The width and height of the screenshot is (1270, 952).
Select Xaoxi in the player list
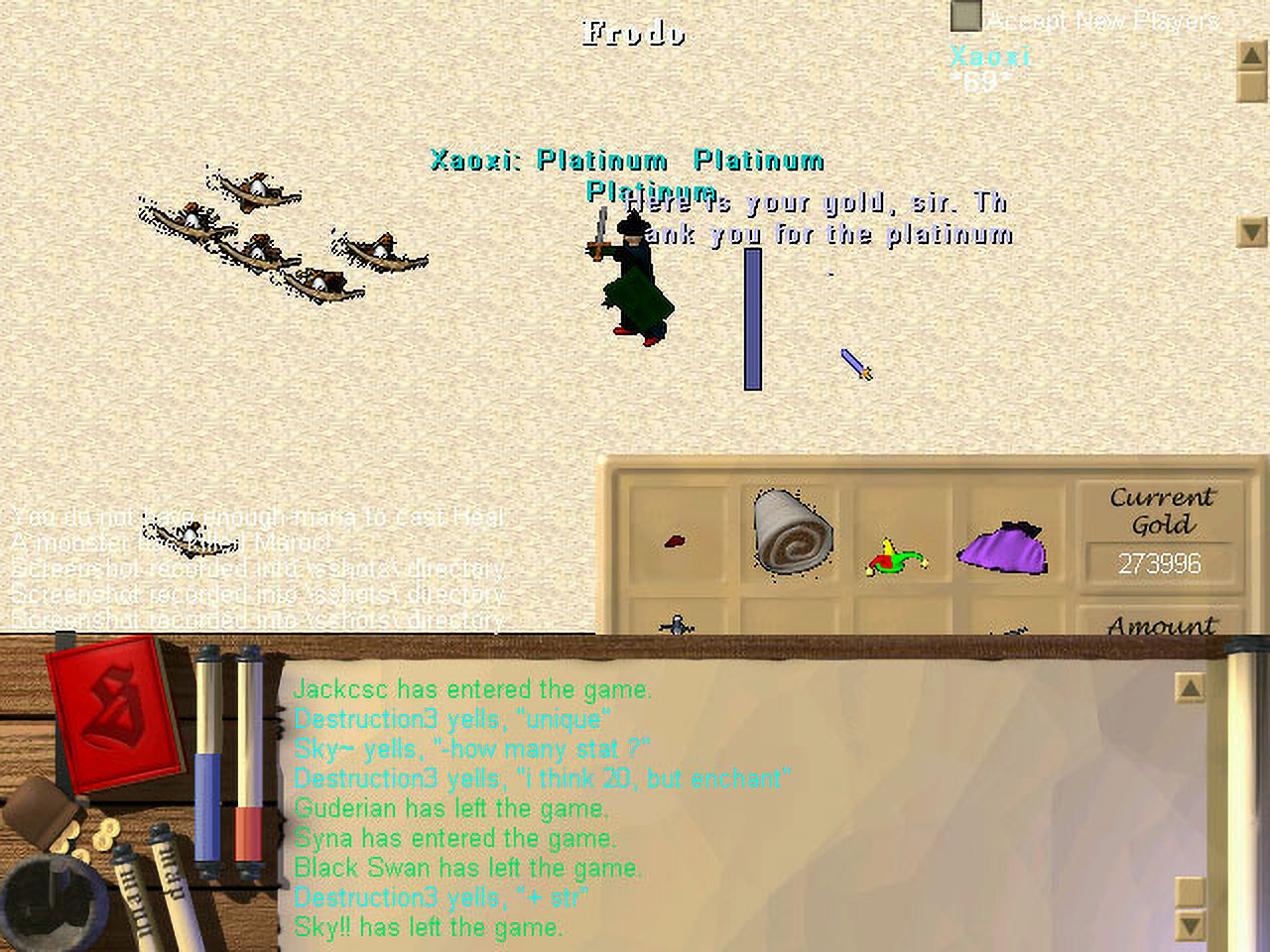coord(990,56)
